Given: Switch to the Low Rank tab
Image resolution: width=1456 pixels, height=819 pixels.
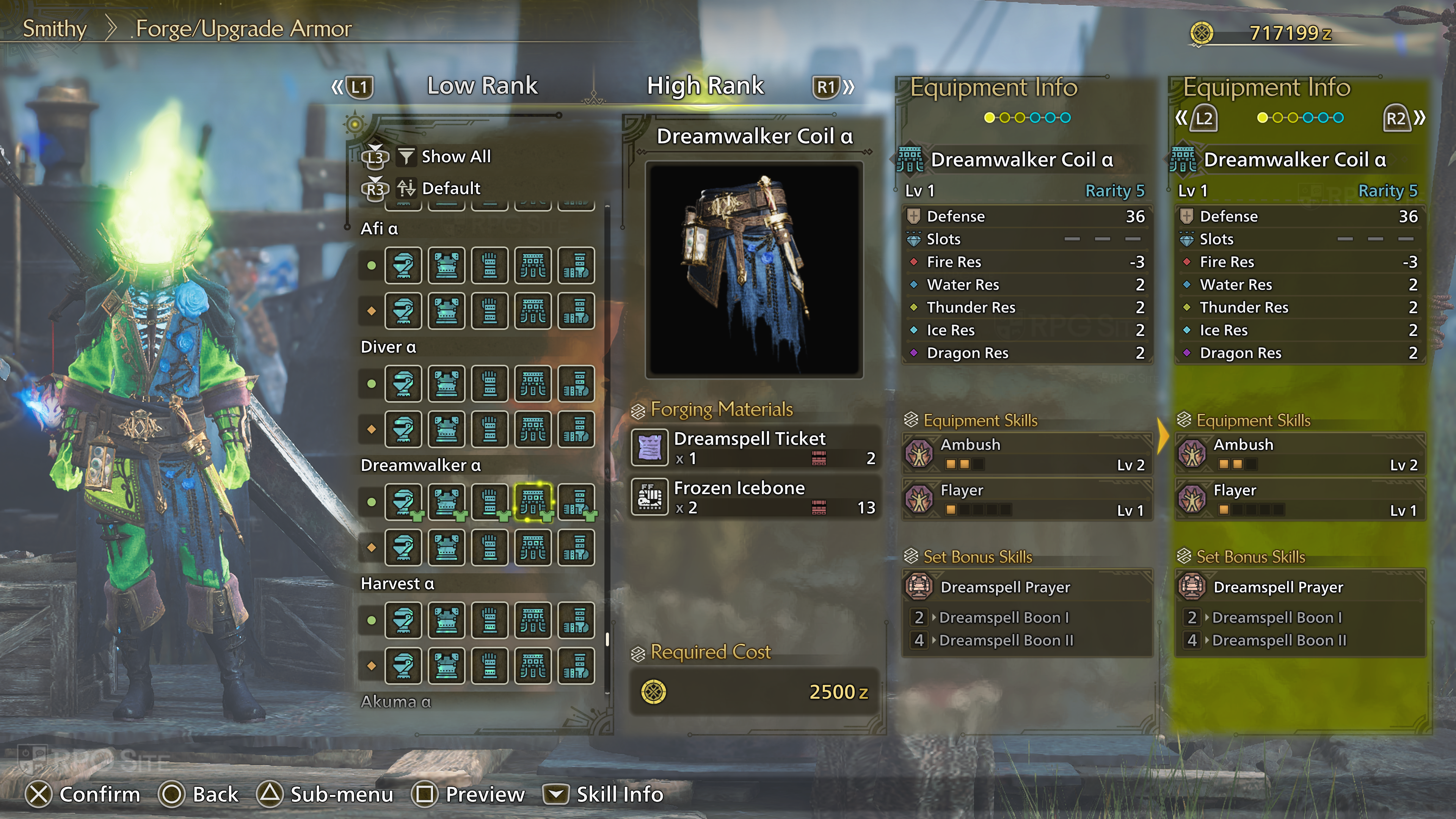Looking at the screenshot, I should 482,86.
